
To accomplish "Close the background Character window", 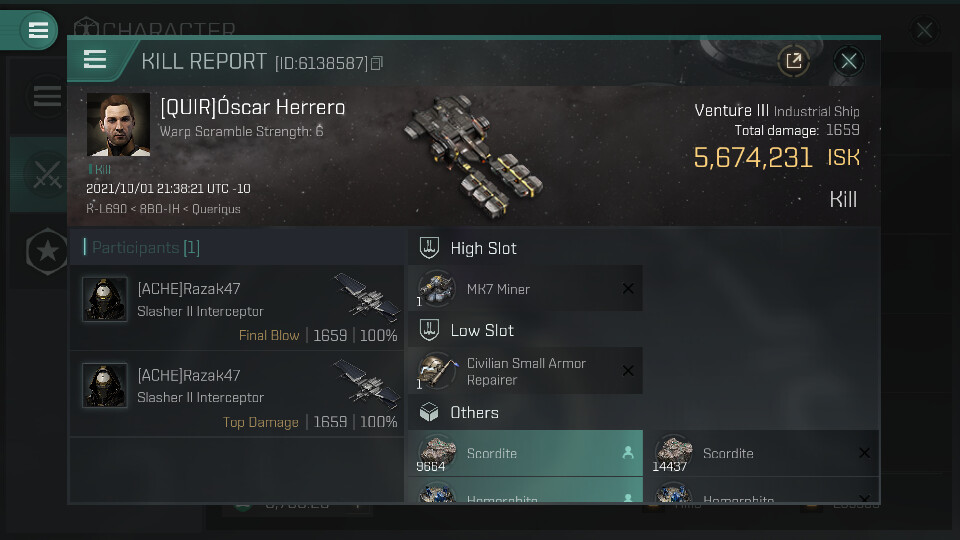I will pyautogui.click(x=924, y=31).
